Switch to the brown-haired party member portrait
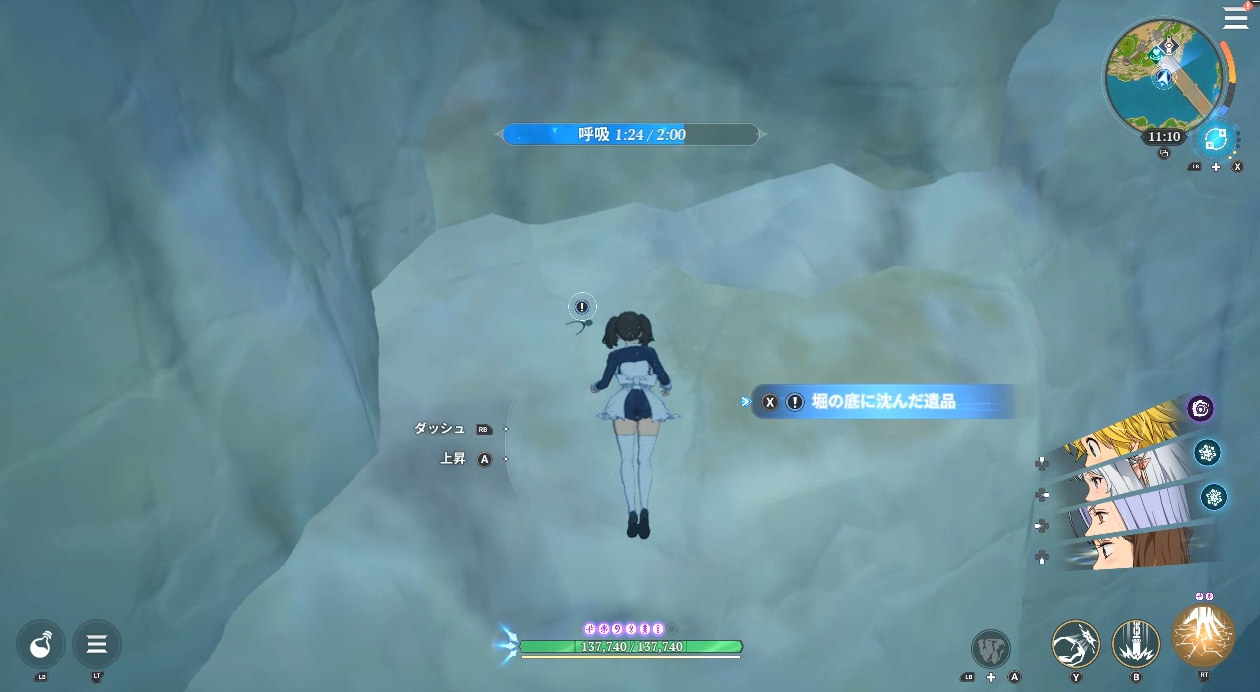1260x692 pixels. pyautogui.click(x=1125, y=549)
